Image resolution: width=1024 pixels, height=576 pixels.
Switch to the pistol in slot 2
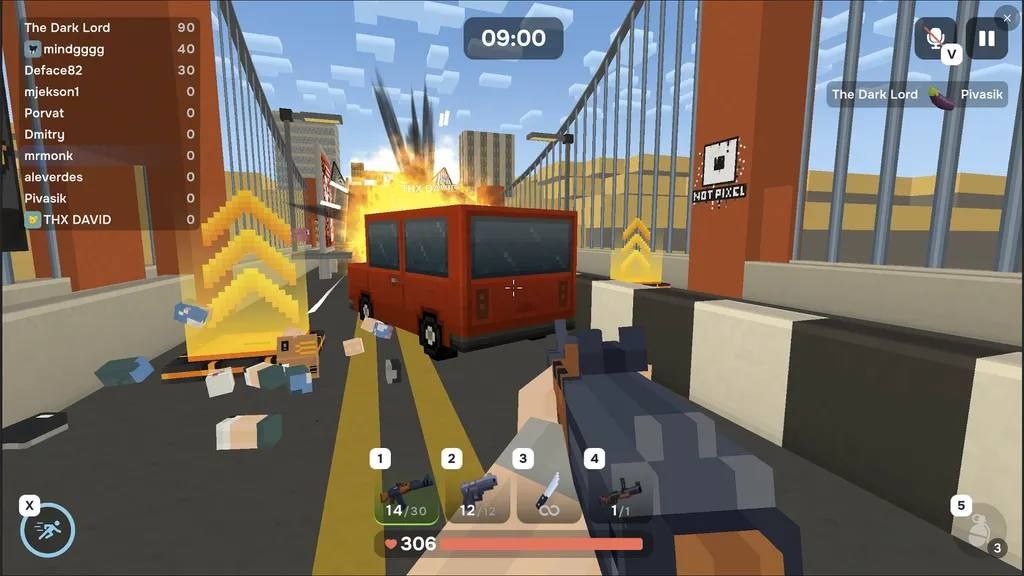pos(478,497)
